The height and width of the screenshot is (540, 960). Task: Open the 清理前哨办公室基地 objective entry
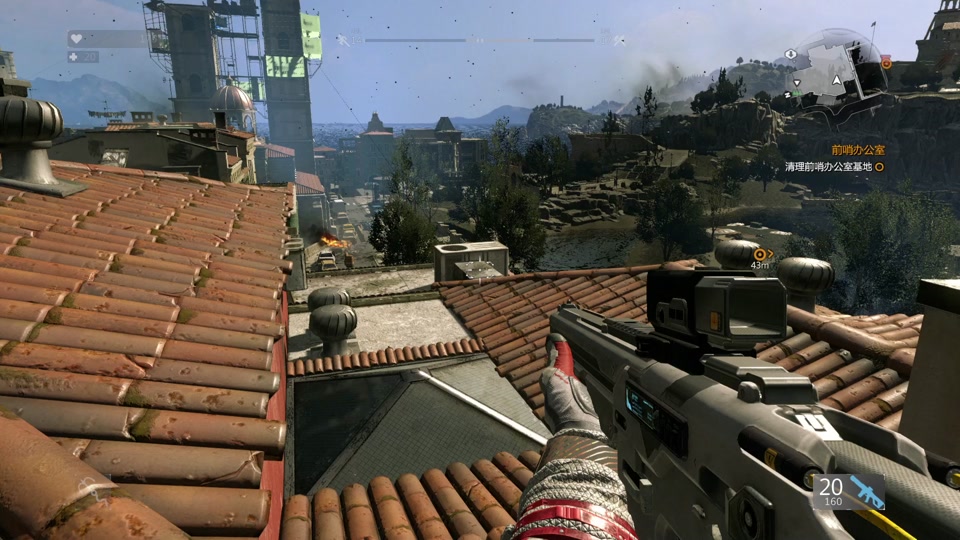[x=828, y=167]
